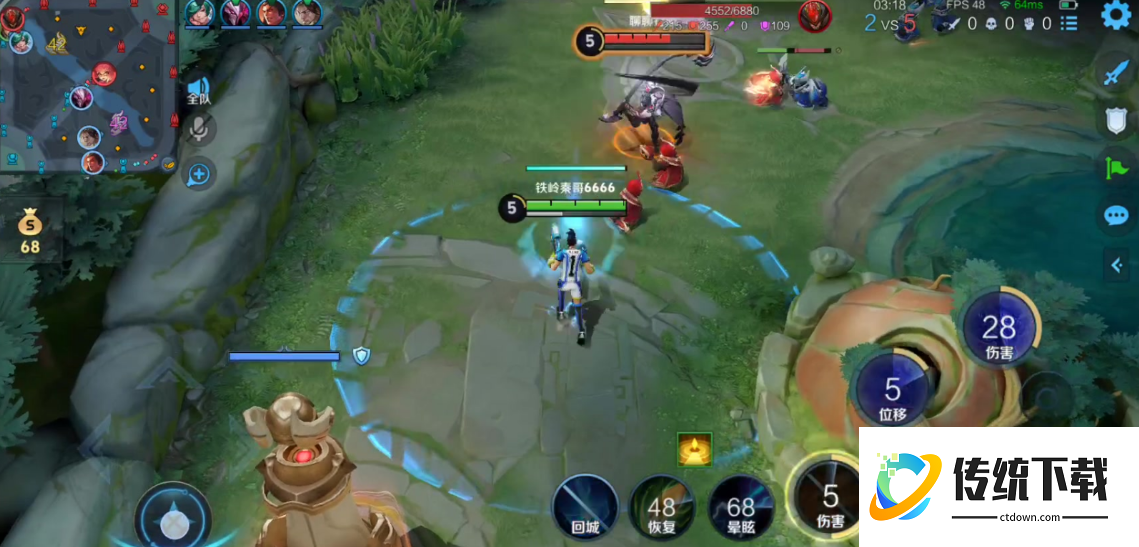Viewport: 1139px width, 547px height.
Task: Open the settings gear menu
Action: click(x=1116, y=15)
